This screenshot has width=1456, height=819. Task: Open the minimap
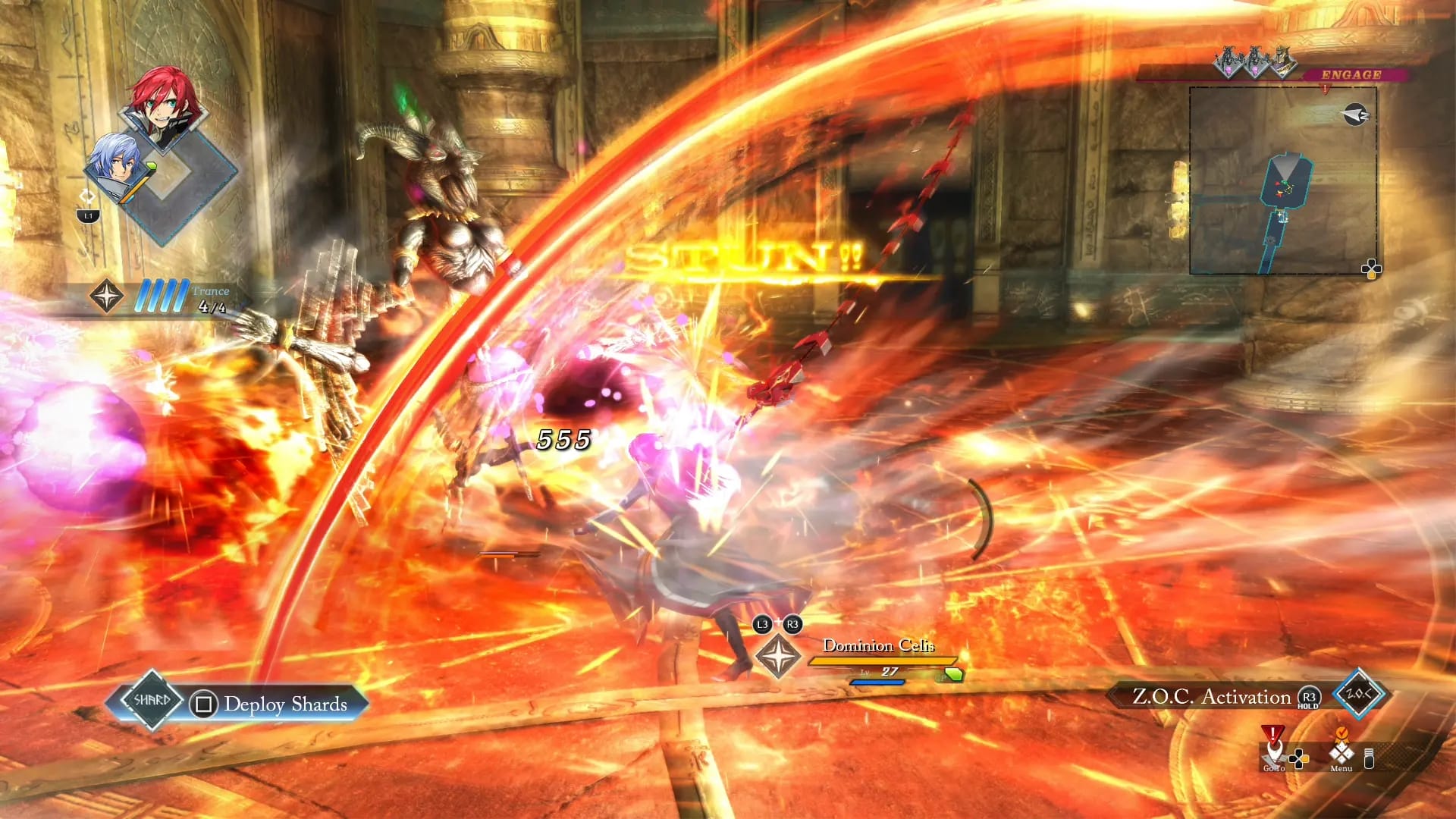[1283, 180]
